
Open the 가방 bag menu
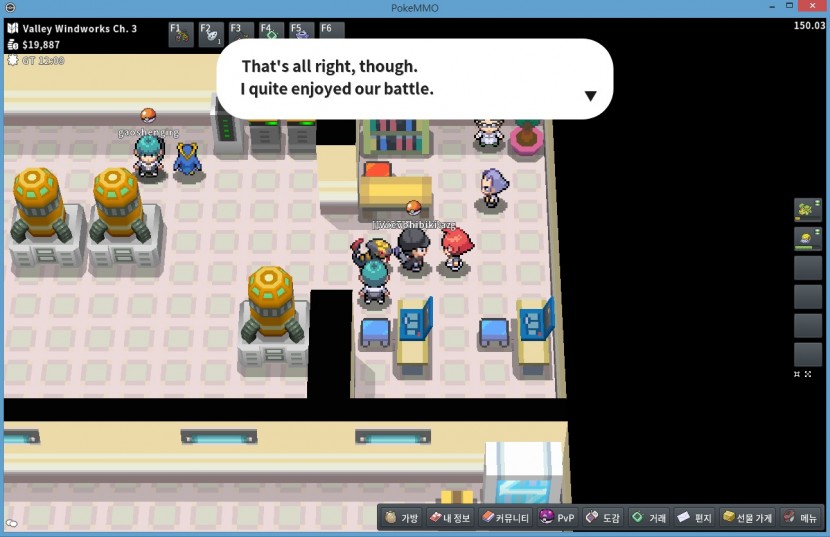[402, 518]
